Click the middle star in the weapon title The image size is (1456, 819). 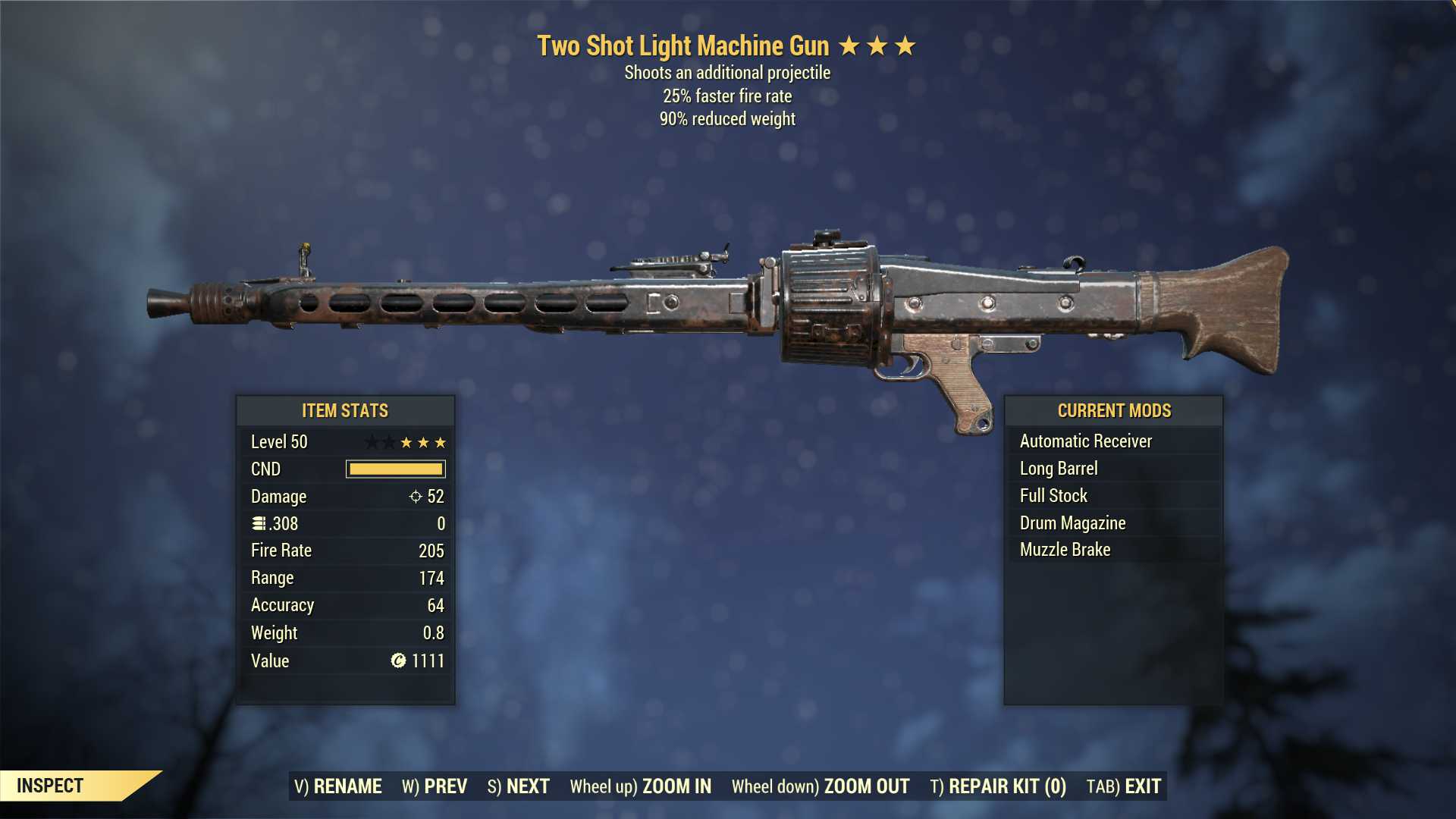[x=878, y=45]
